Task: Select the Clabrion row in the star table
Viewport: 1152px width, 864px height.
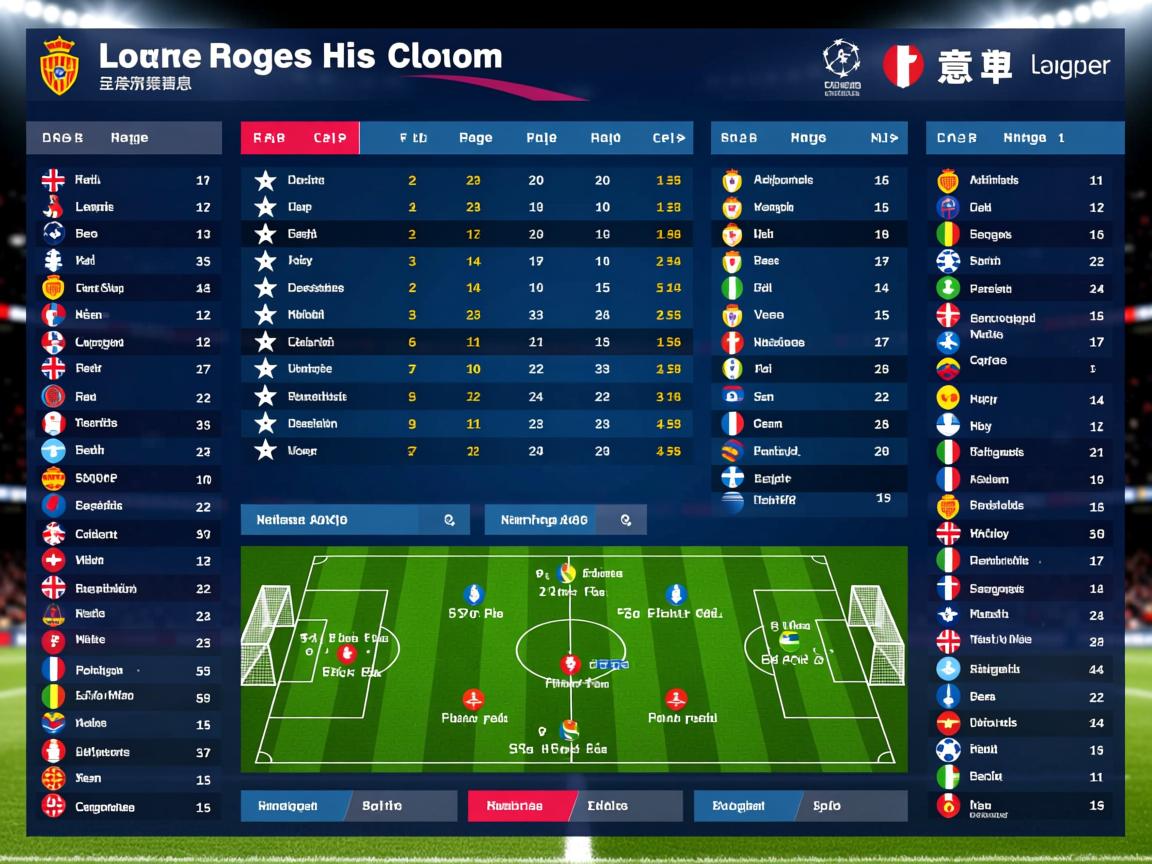Action: pyautogui.click(x=466, y=342)
